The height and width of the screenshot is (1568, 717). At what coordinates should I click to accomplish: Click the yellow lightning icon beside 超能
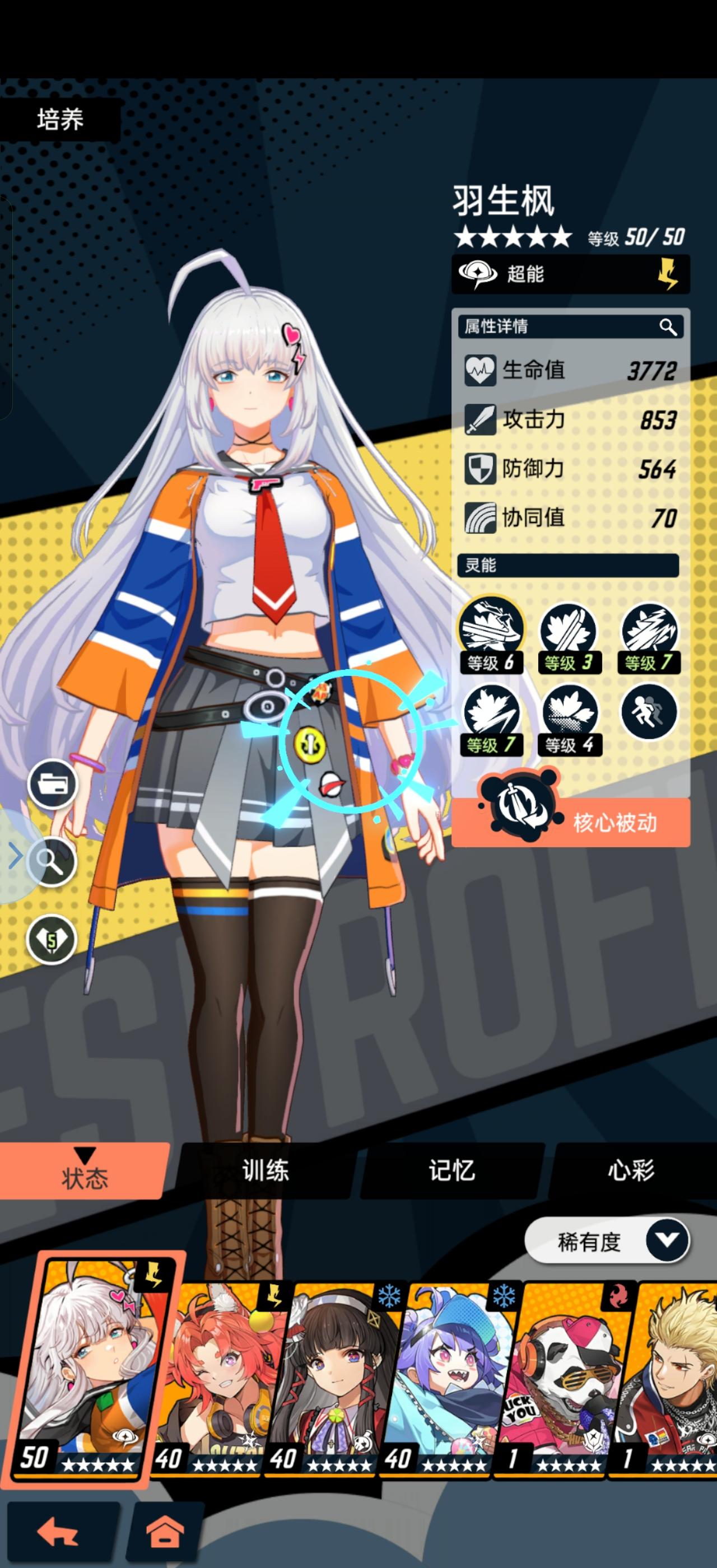point(668,274)
